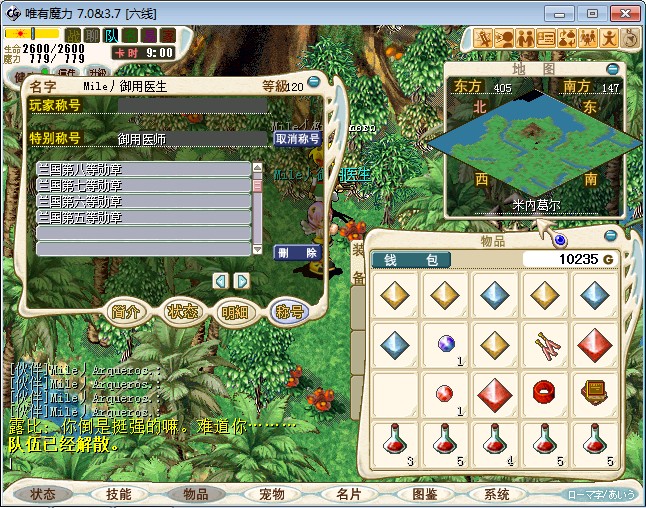Close the character title window
Image resolution: width=646 pixels, height=508 pixels.
pyautogui.click(x=314, y=82)
